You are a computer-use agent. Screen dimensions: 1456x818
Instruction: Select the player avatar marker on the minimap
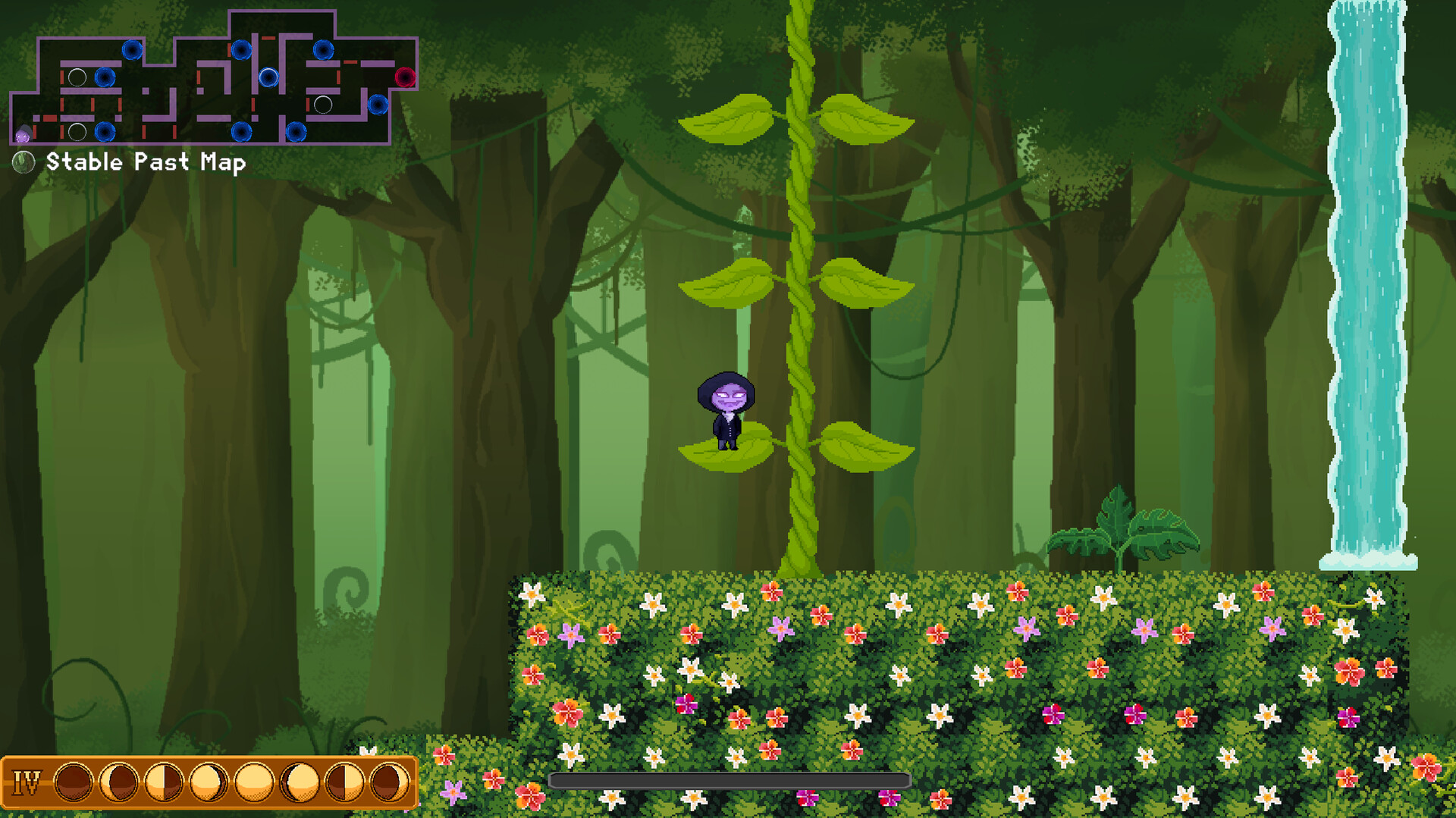pyautogui.click(x=23, y=133)
